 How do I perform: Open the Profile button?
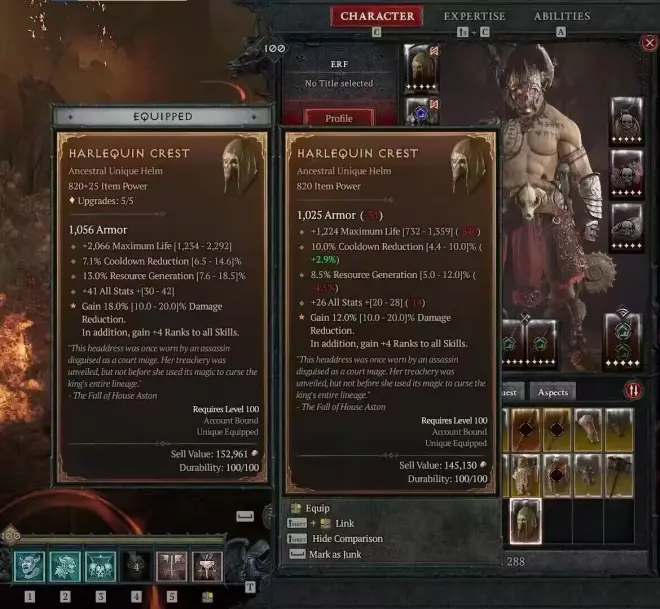(x=340, y=118)
